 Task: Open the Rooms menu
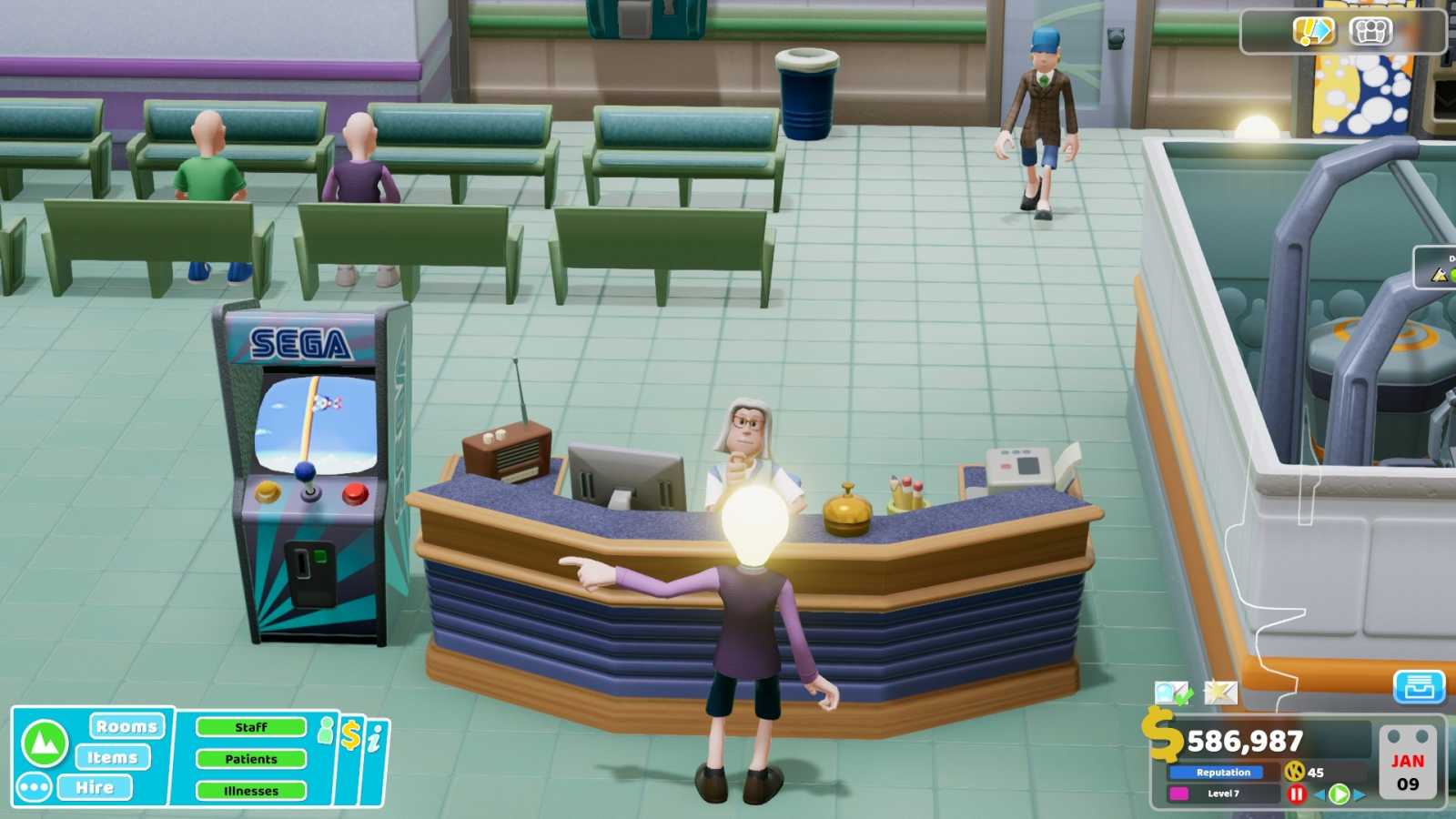pyautogui.click(x=126, y=727)
